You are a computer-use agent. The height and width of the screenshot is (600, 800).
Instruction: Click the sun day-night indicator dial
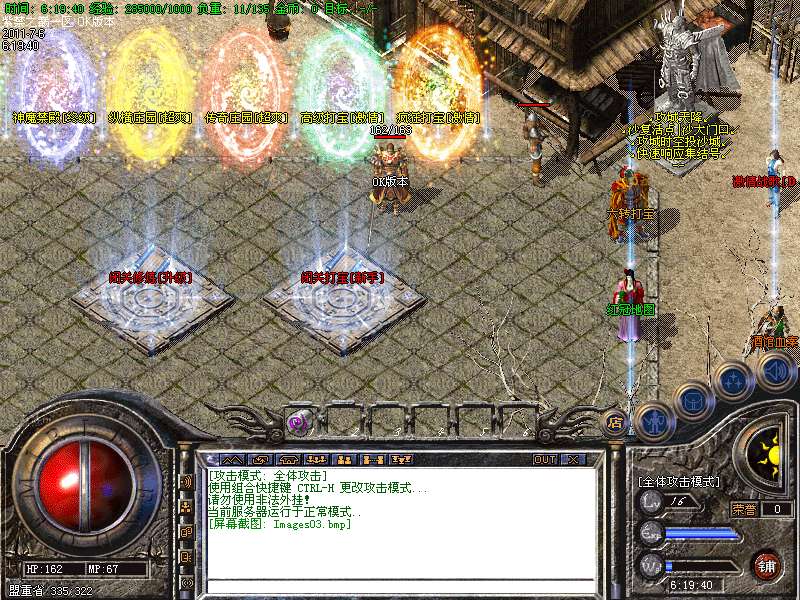(767, 457)
